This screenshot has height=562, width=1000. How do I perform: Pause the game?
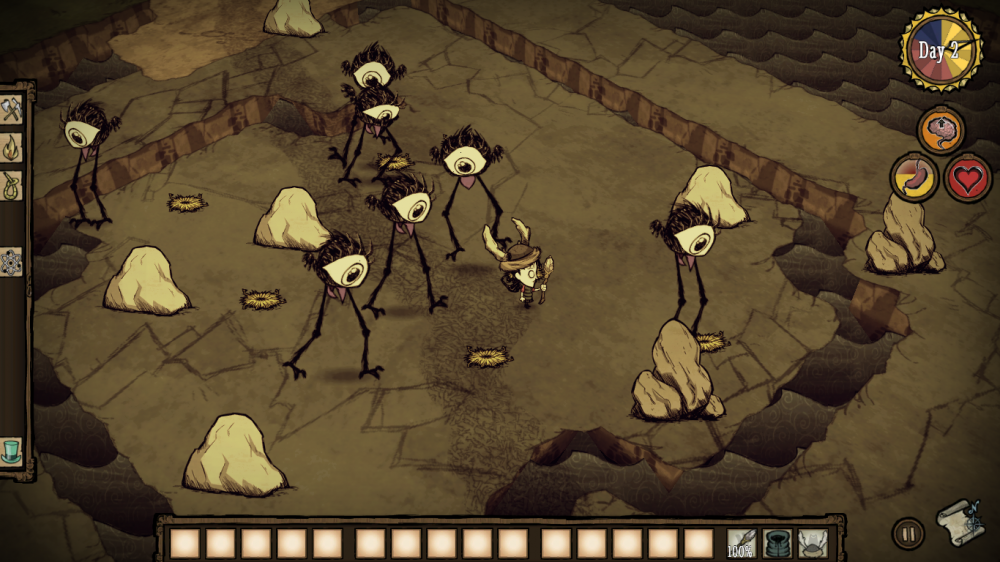pos(907,532)
